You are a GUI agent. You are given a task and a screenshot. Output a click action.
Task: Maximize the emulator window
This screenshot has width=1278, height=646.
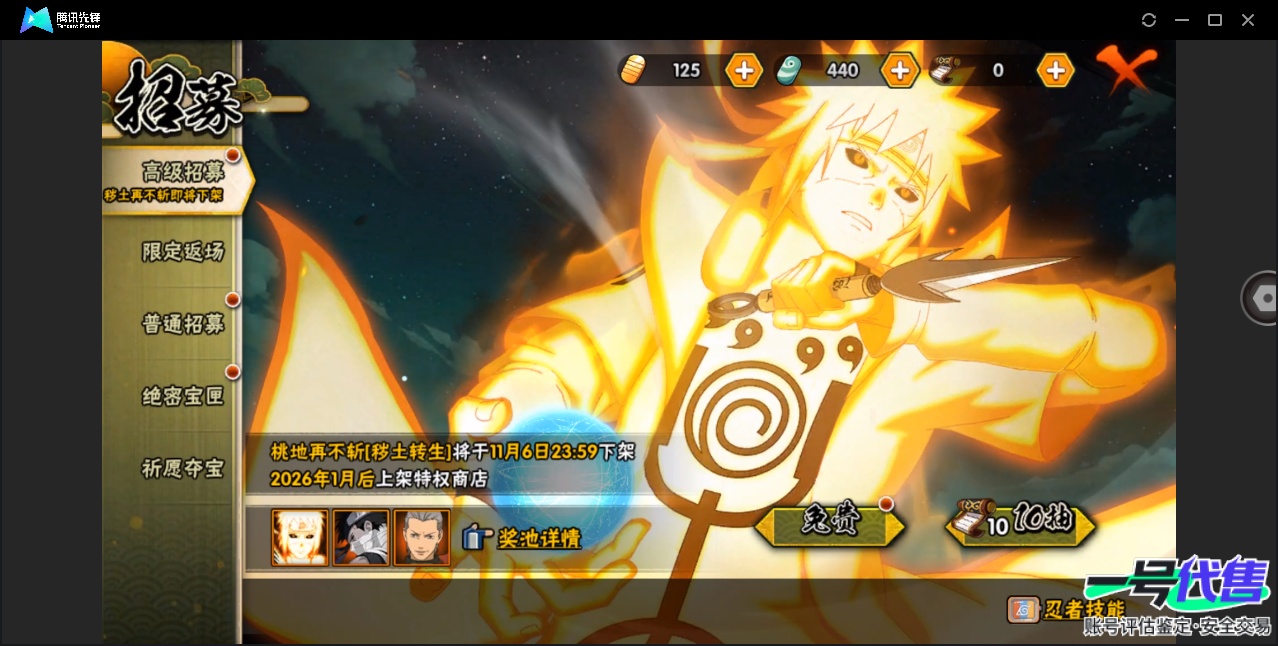(x=1215, y=20)
